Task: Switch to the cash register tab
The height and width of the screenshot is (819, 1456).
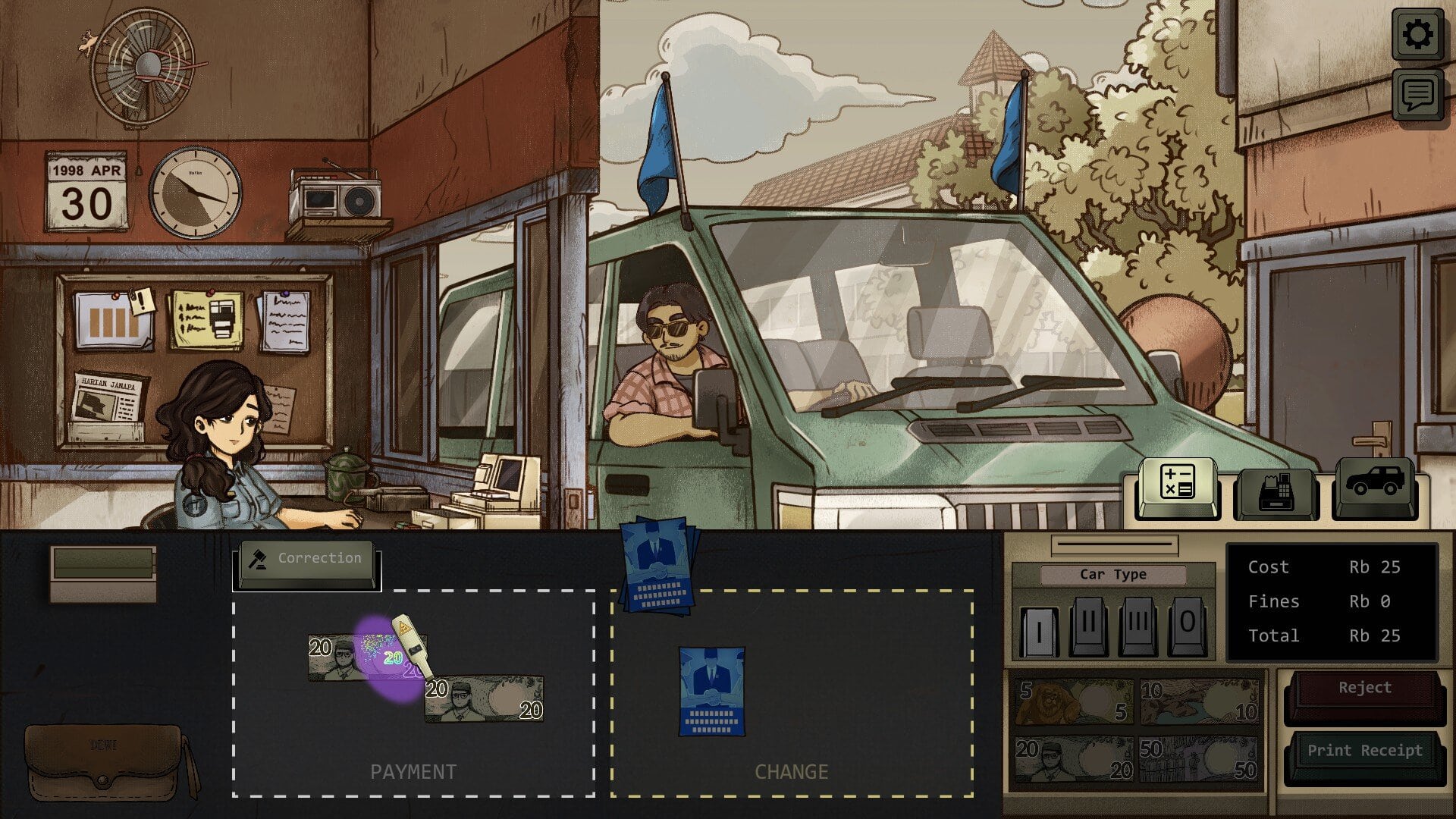Action: pos(1276,491)
